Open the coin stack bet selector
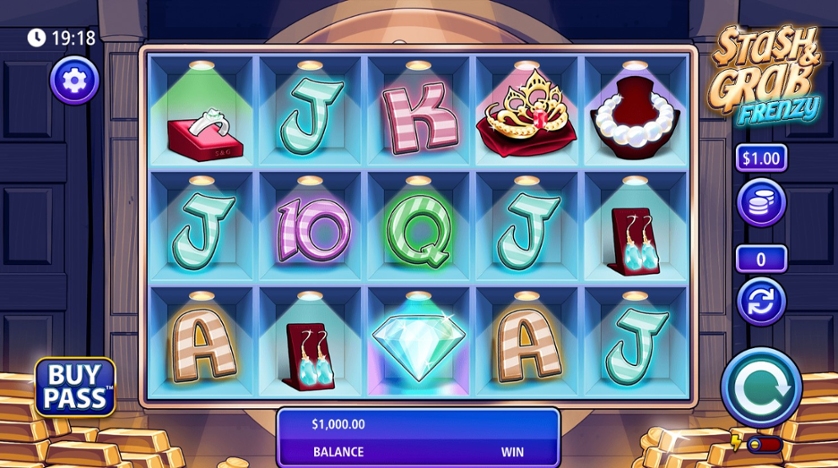The image size is (838, 468). (x=761, y=201)
